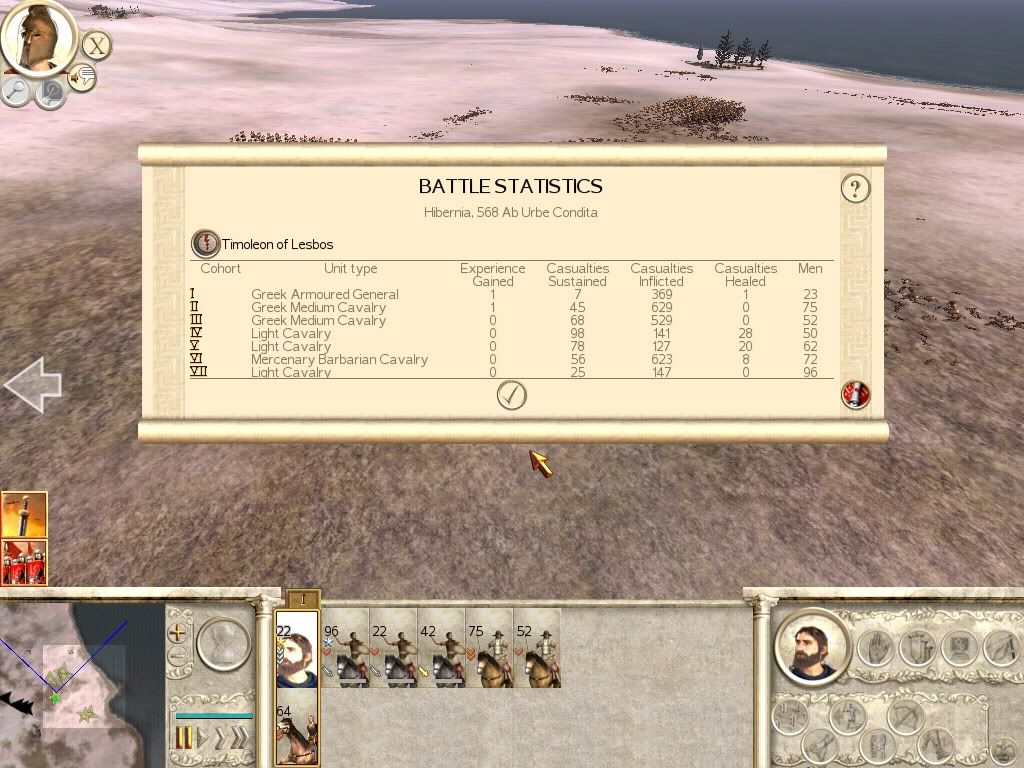
Task: Click the battlefield minimap
Action: [80, 685]
